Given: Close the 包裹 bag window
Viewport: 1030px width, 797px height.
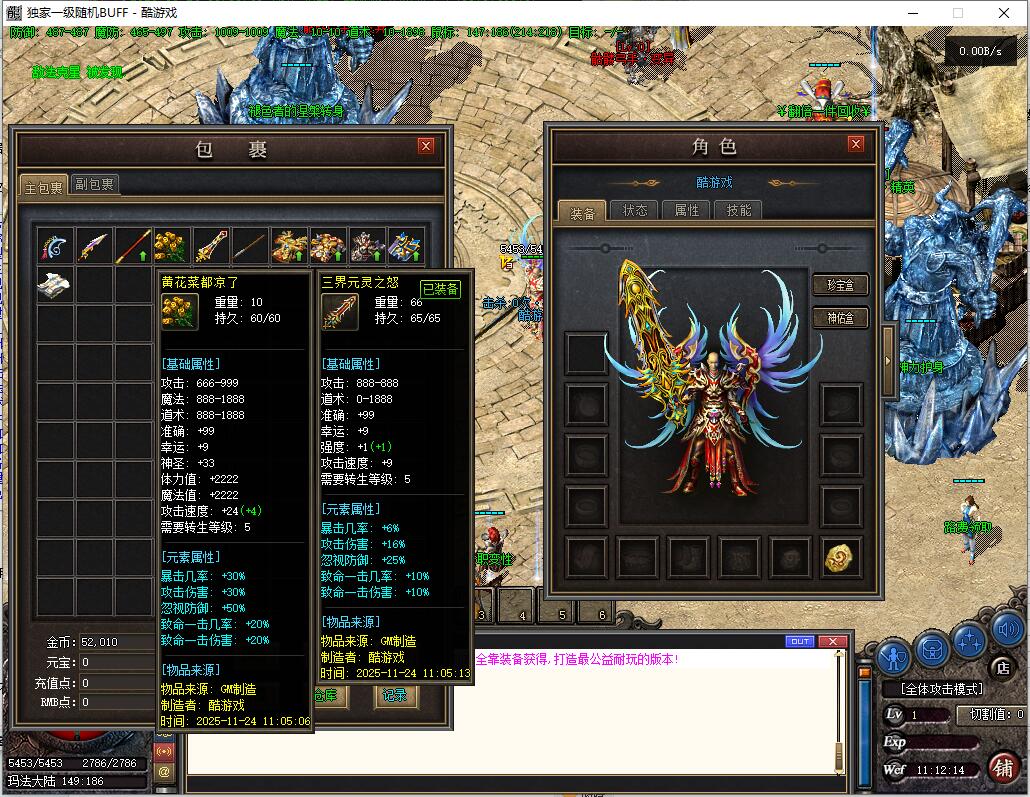Looking at the screenshot, I should 426,146.
